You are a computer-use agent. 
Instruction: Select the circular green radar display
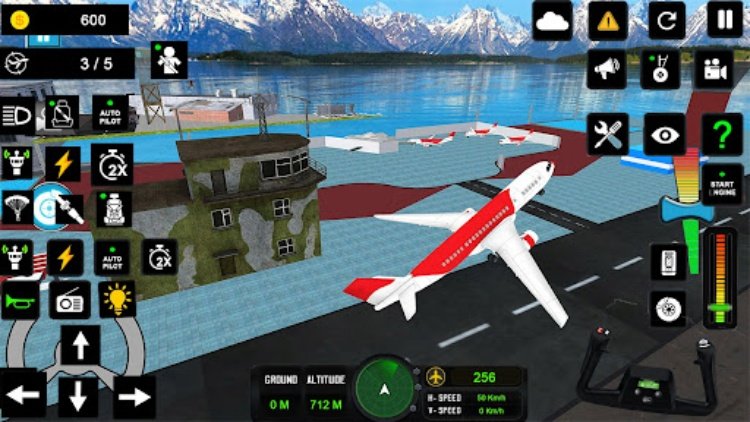[x=385, y=385]
